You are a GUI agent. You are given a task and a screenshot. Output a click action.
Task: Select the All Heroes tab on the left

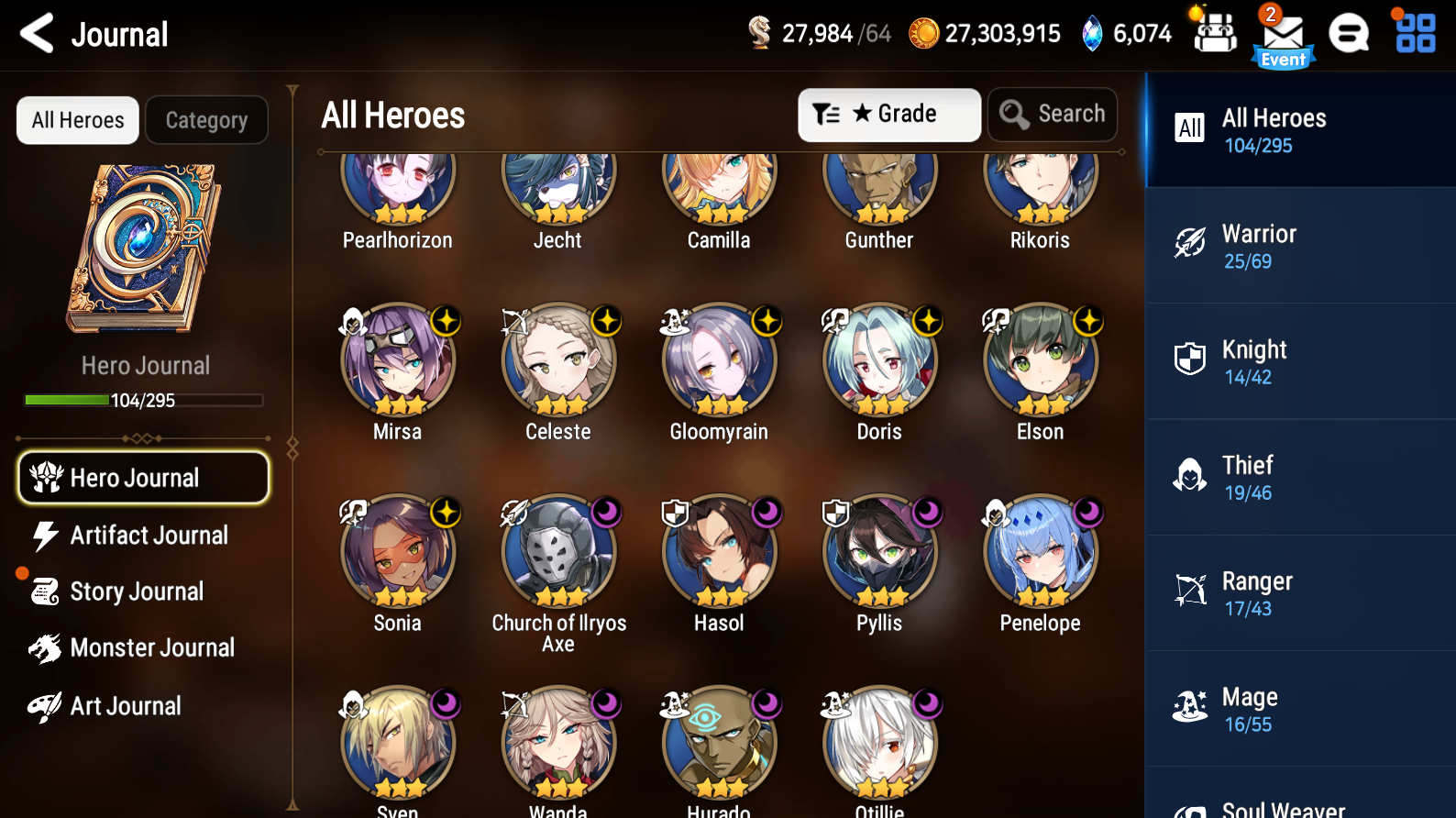(77, 119)
